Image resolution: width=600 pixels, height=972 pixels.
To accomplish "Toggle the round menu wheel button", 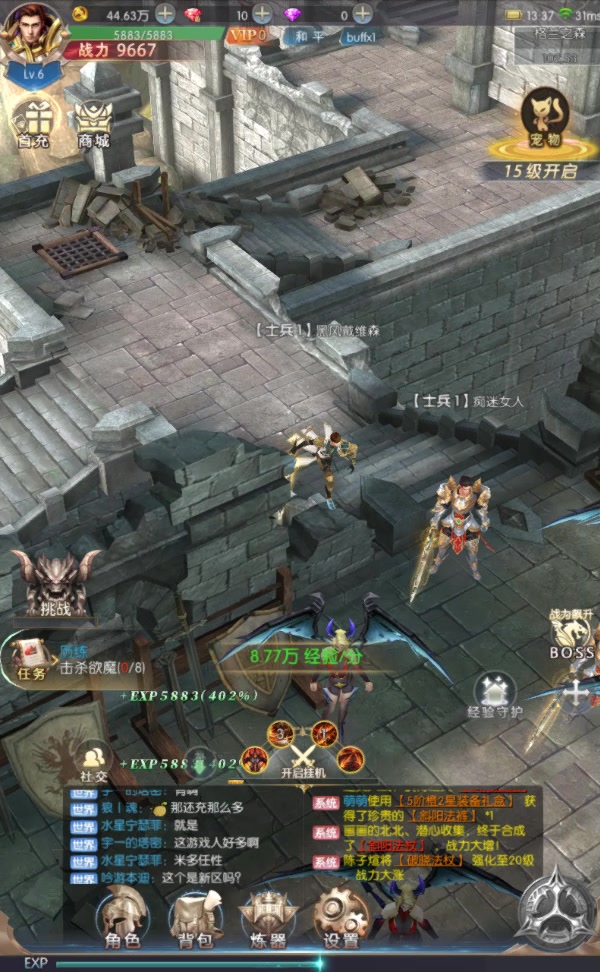I will click(557, 912).
